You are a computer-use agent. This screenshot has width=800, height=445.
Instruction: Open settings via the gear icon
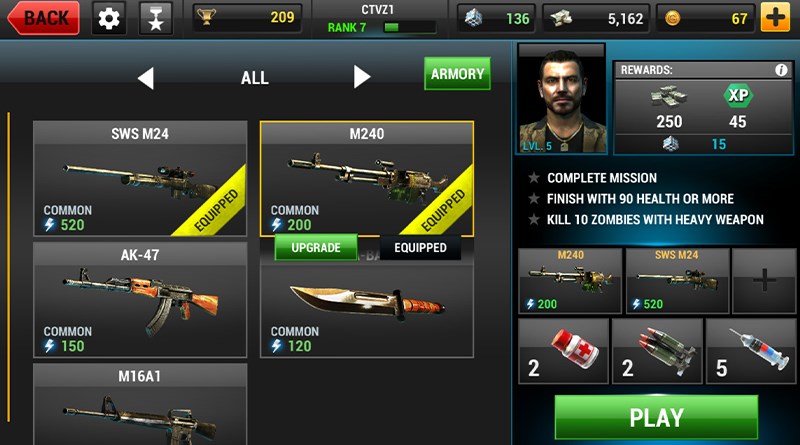[x=109, y=17]
